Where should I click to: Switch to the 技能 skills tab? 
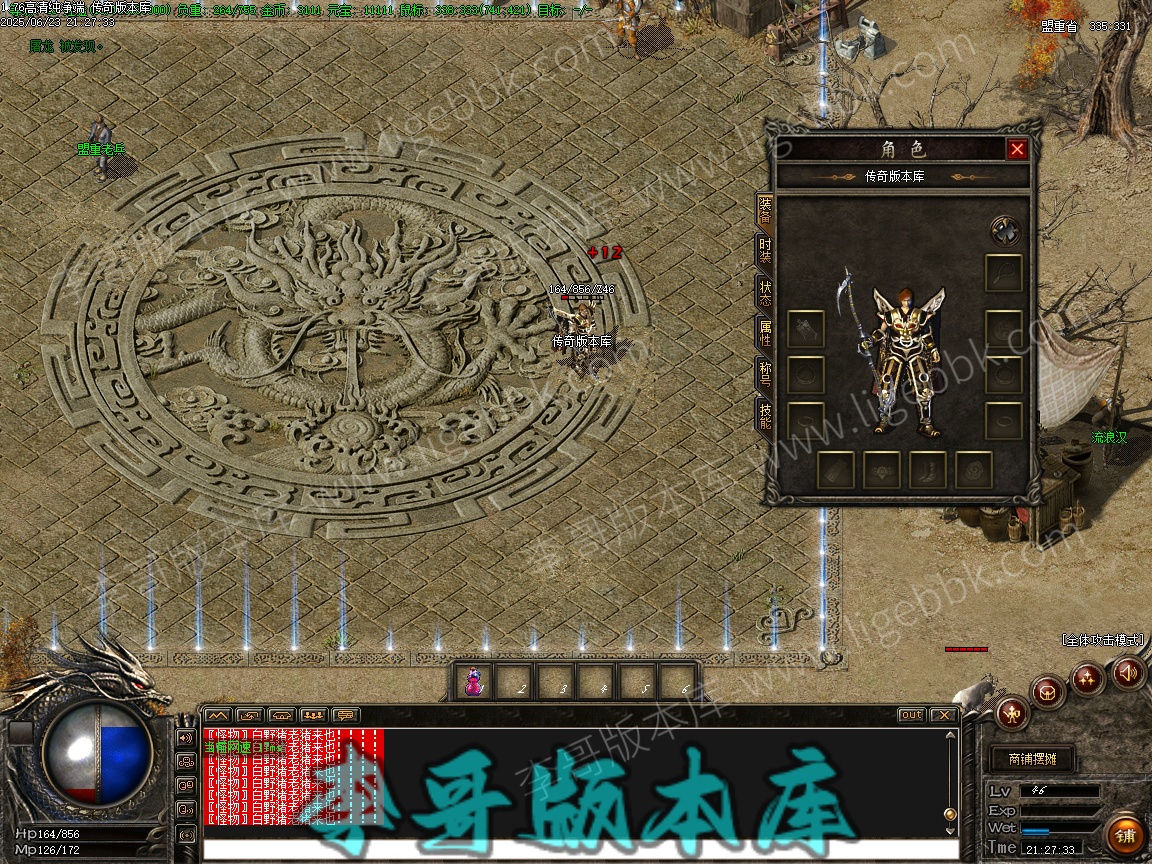pyautogui.click(x=765, y=414)
